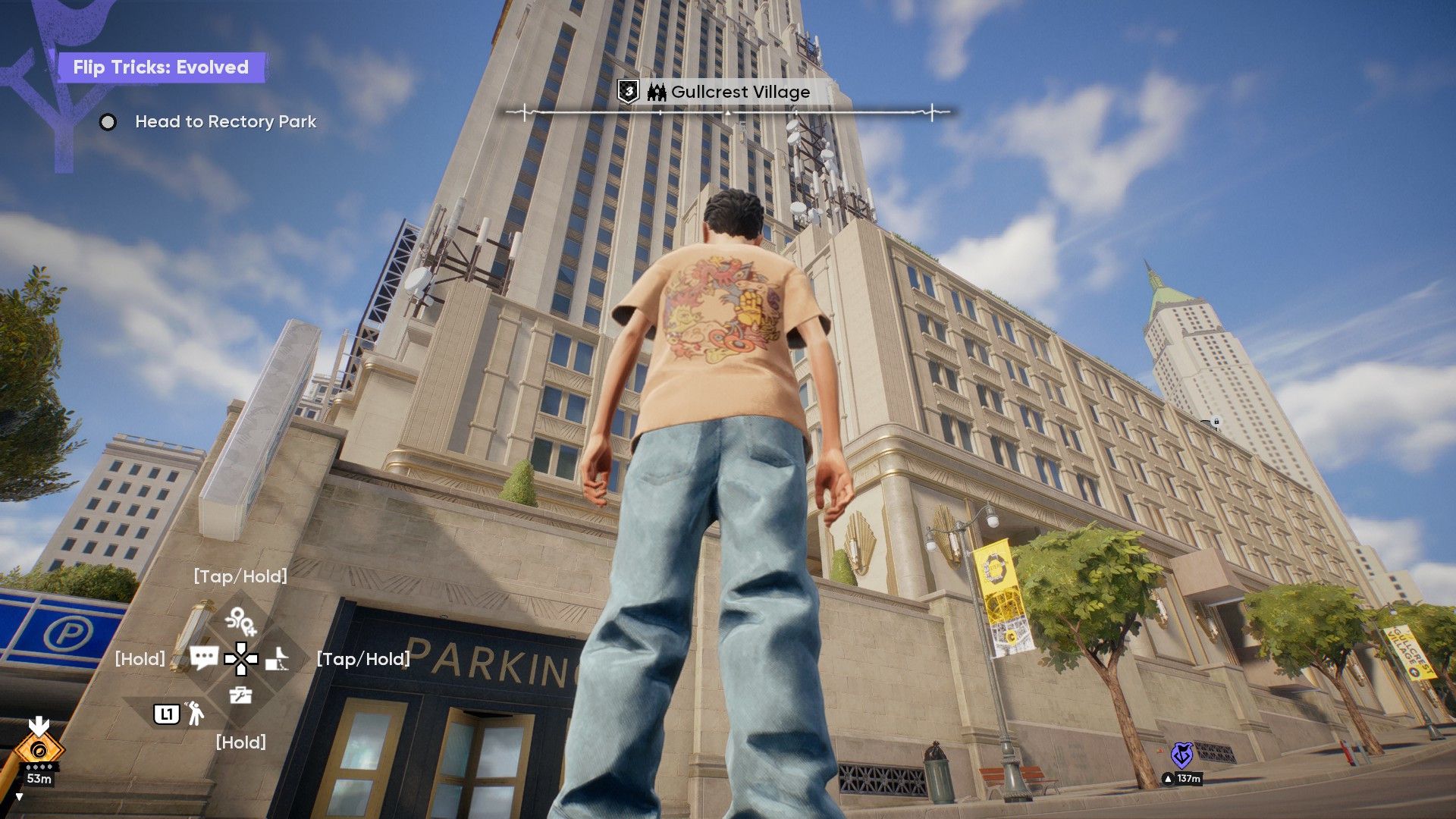Viewport: 1456px width, 819px height.
Task: Open the toolbox icon
Action: tap(240, 695)
